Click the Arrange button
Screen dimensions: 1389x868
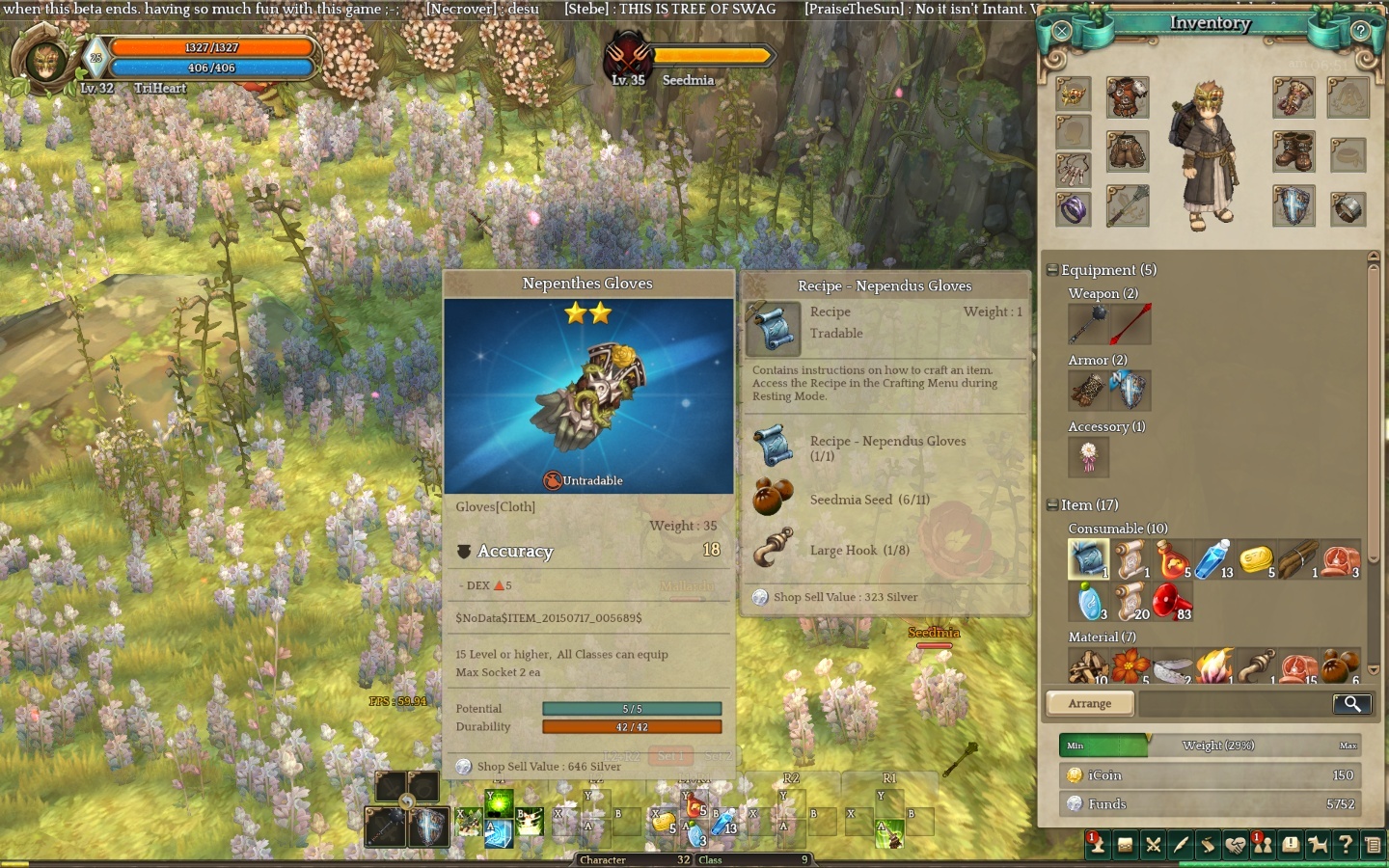1090,703
